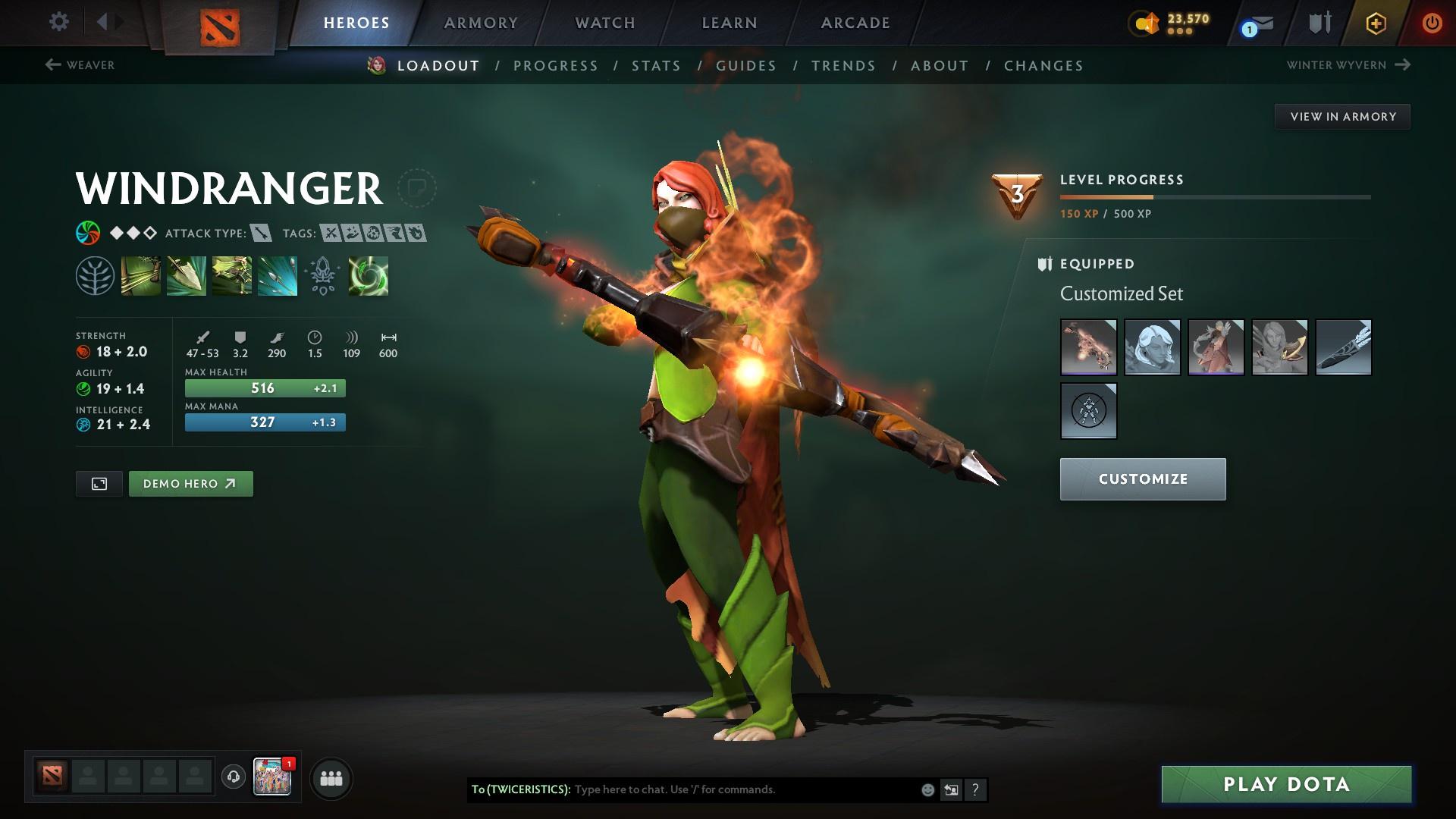The image size is (1456, 819).
Task: Click Windranger's innate leaf ability icon
Action: pyautogui.click(x=95, y=275)
